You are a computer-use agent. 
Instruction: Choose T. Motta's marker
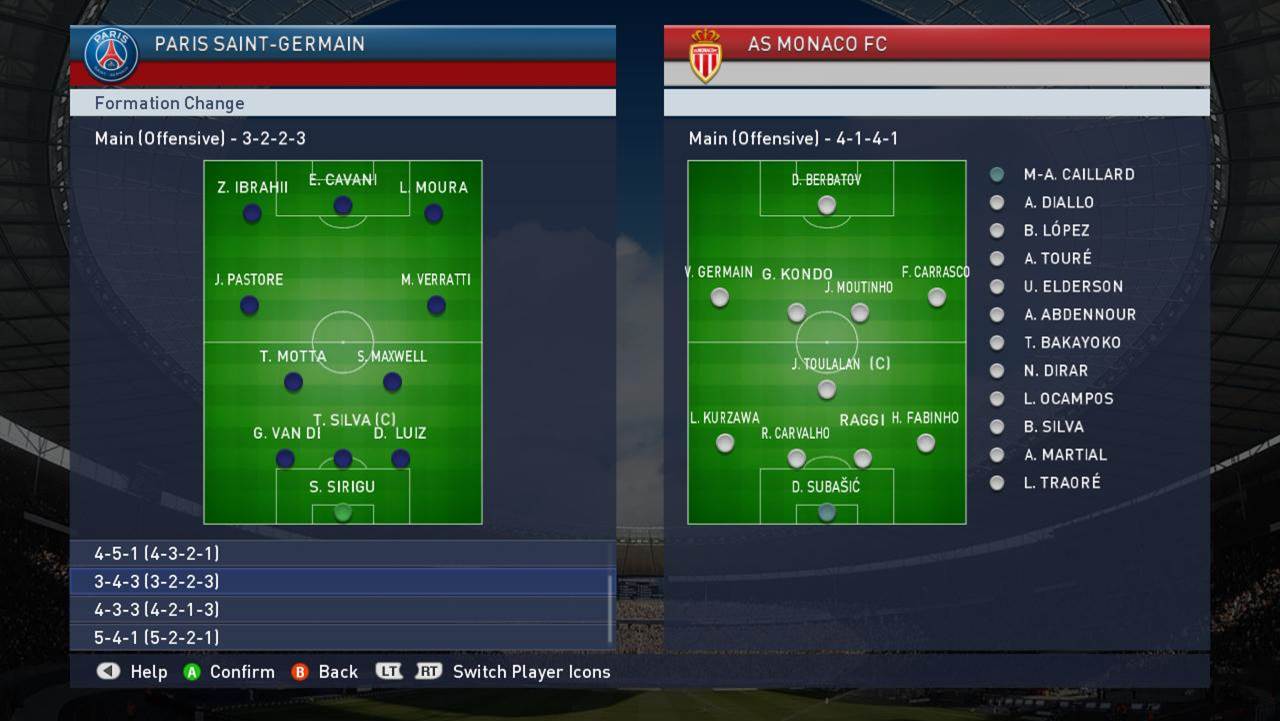click(x=293, y=381)
